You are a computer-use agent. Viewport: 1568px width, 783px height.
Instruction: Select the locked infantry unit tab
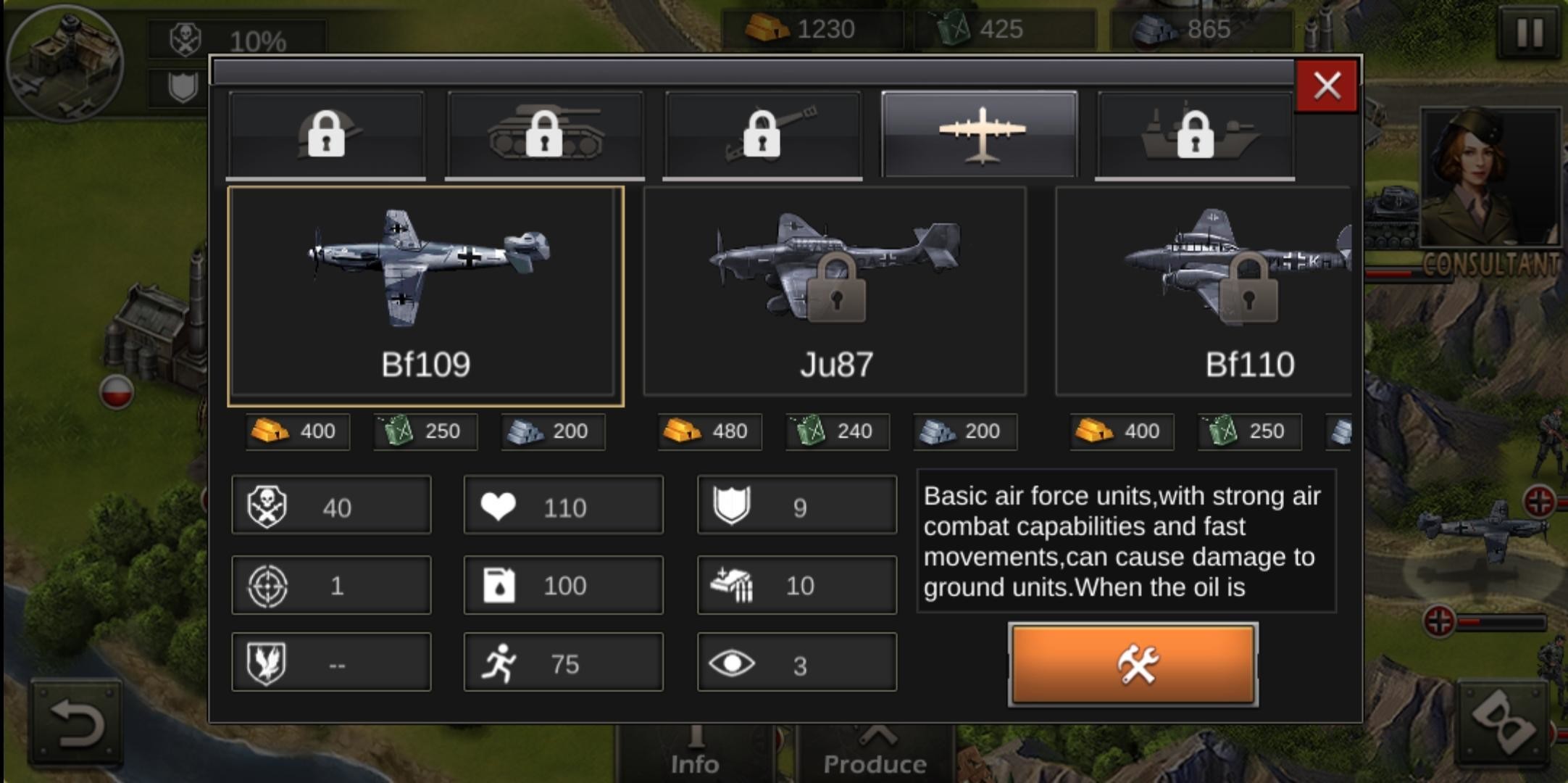(x=327, y=134)
